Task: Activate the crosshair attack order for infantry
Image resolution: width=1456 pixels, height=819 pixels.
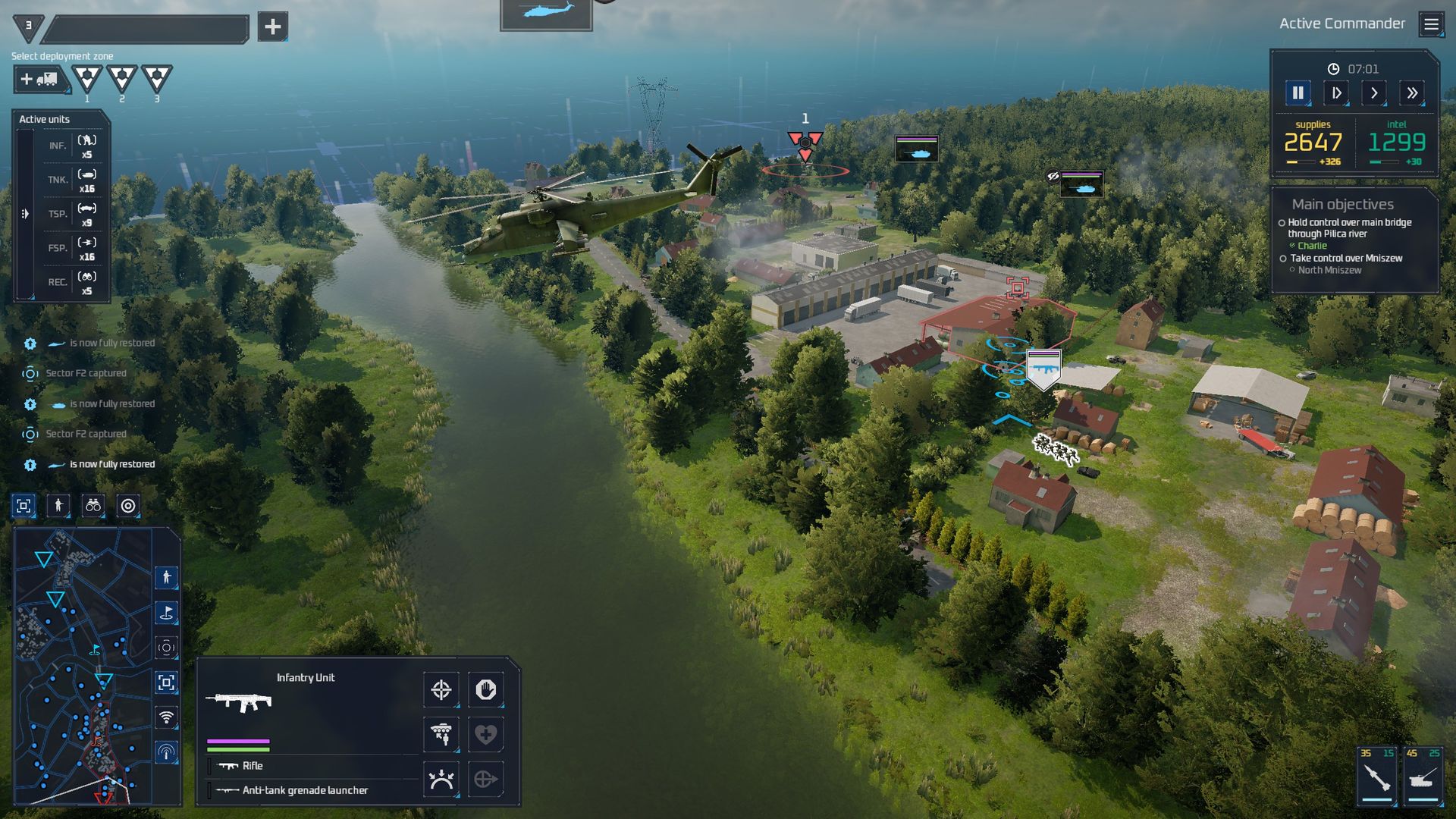Action: pyautogui.click(x=441, y=690)
